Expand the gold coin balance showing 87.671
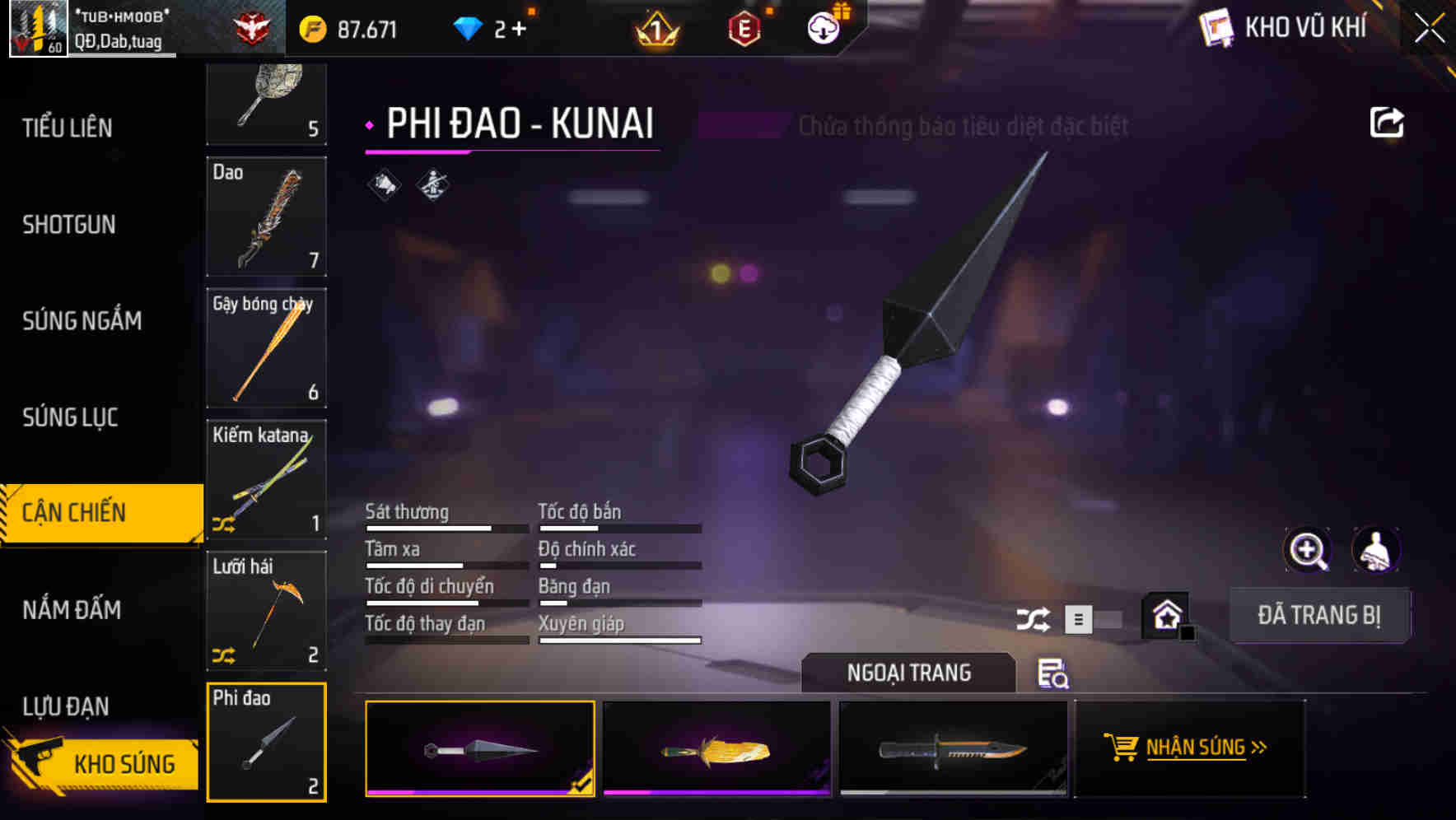Image resolution: width=1456 pixels, height=820 pixels. (354, 27)
